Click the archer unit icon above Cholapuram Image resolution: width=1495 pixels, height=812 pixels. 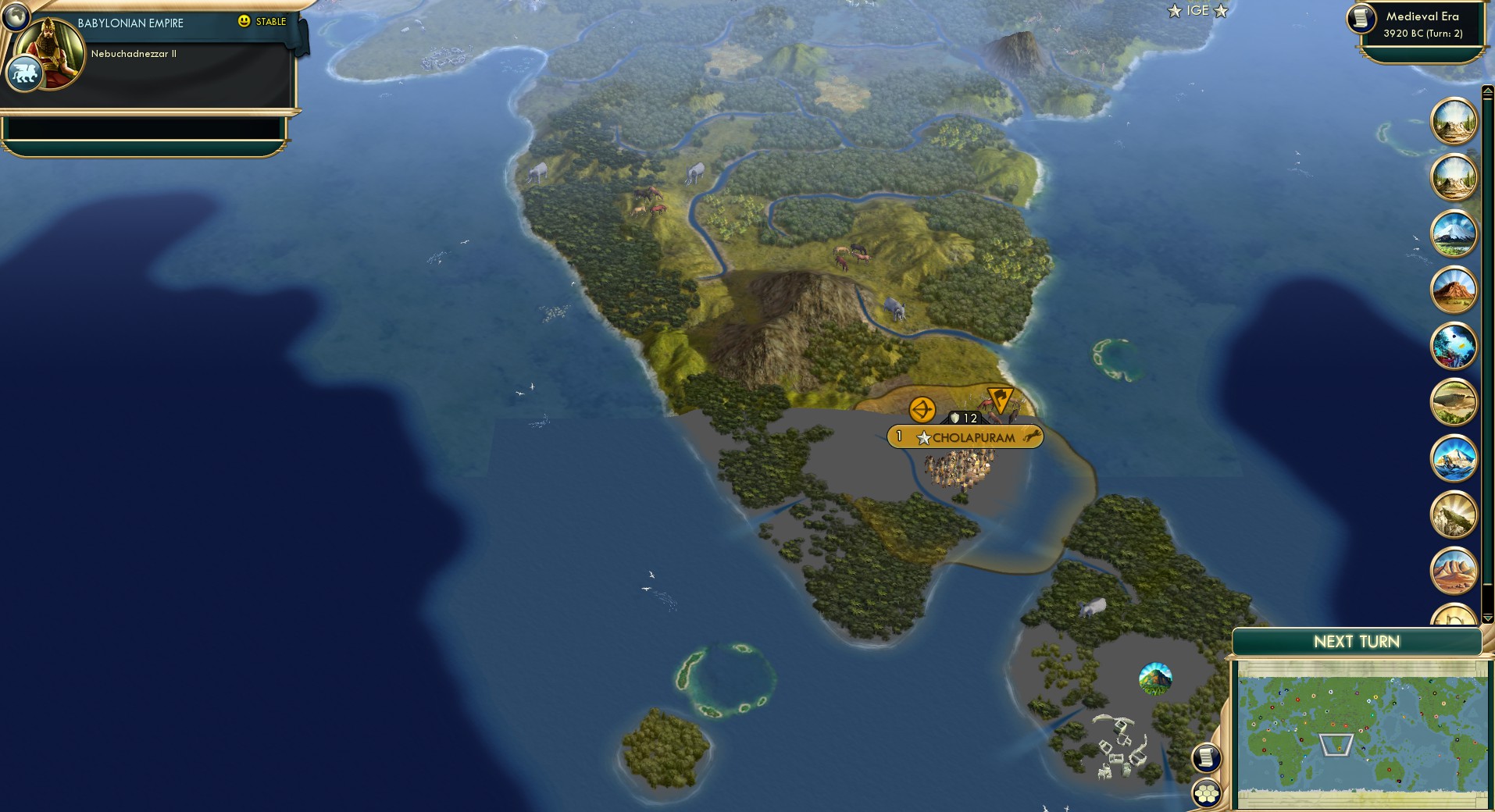tap(922, 408)
